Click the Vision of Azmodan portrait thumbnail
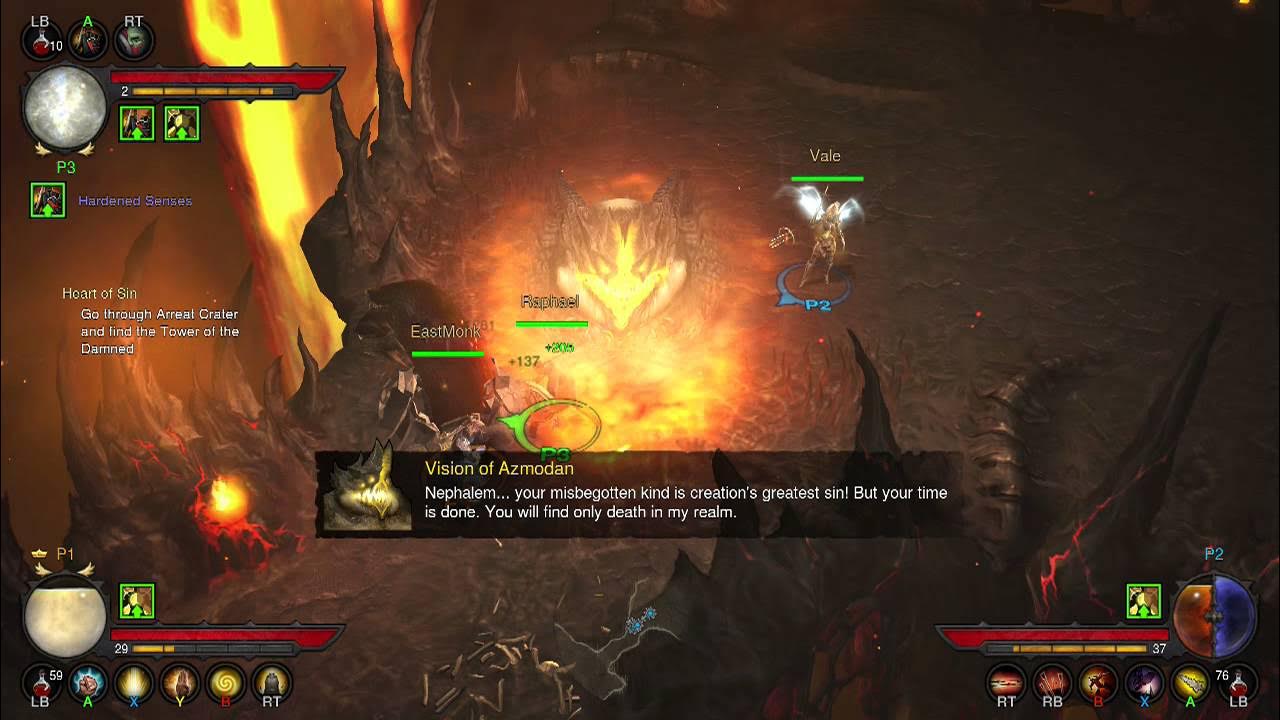The height and width of the screenshot is (720, 1280). pos(370,490)
